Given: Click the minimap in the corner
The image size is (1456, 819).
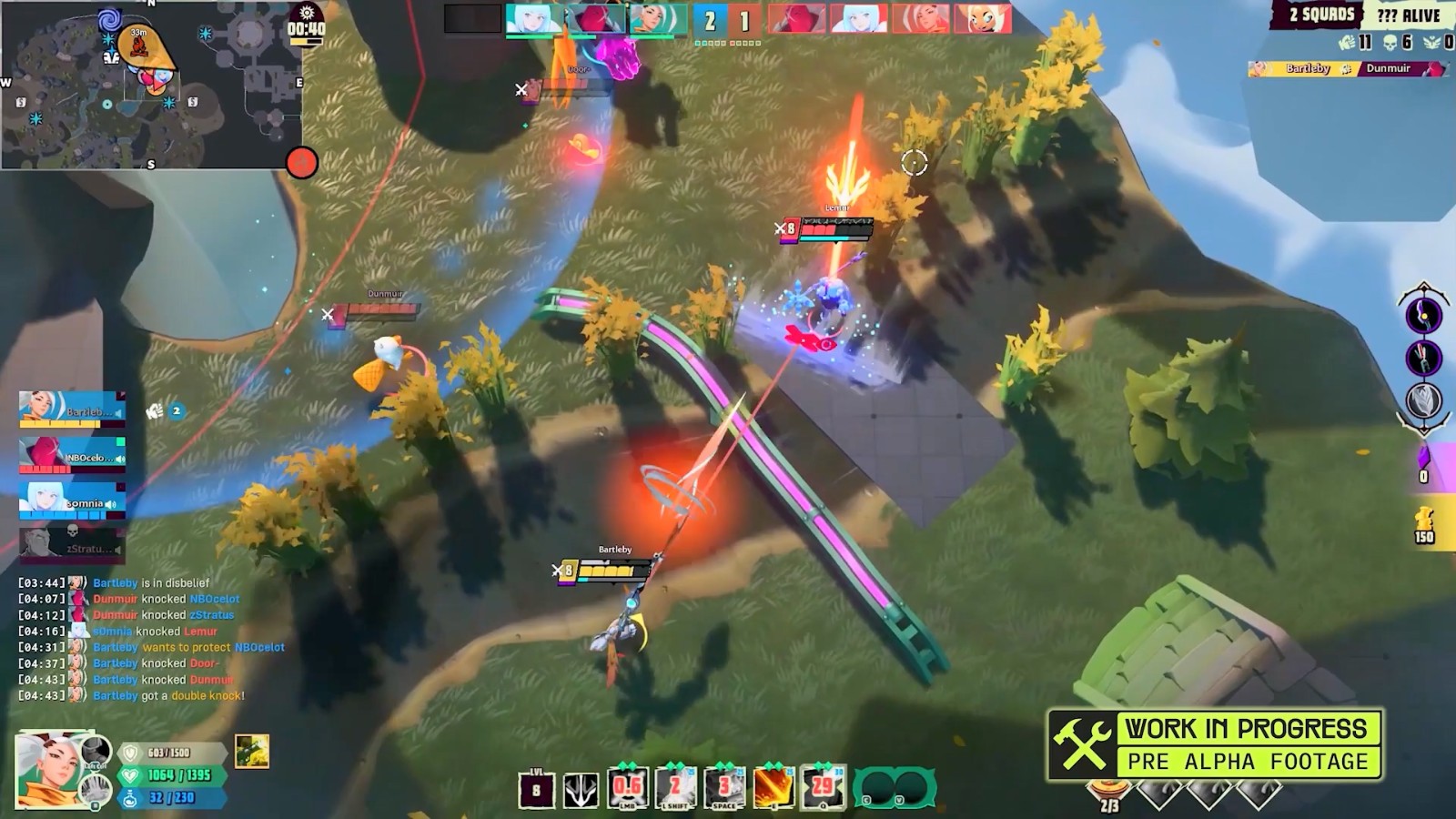Looking at the screenshot, I should pos(152,85).
